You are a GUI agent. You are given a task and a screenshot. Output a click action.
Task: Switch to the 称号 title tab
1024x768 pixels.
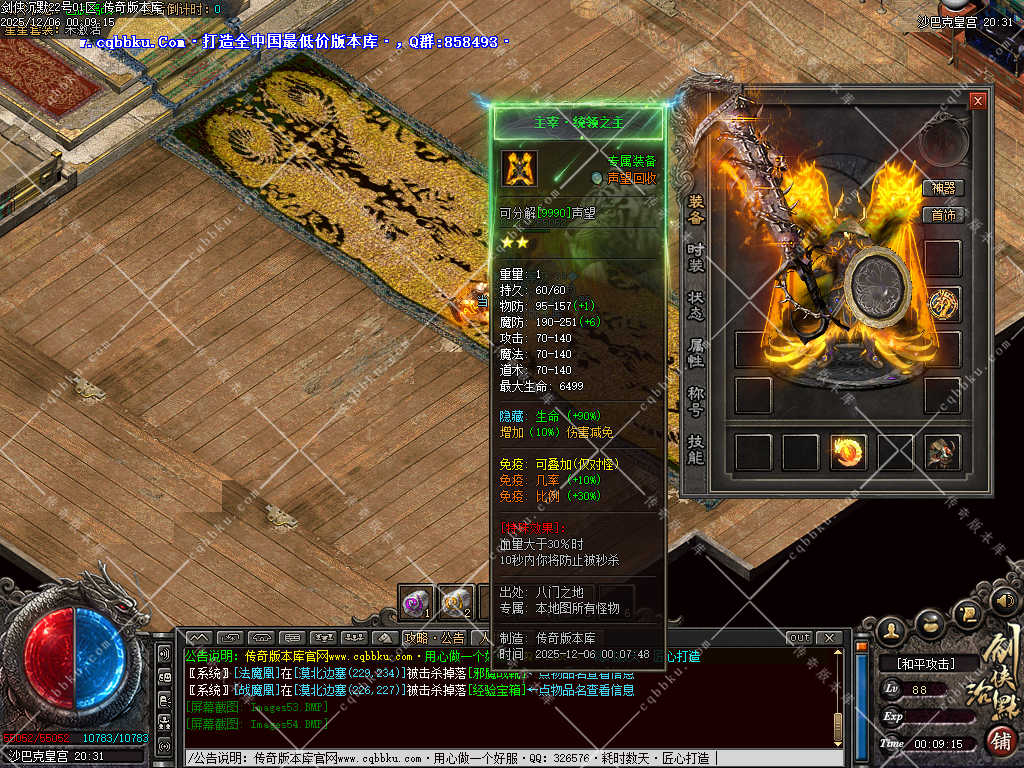pos(696,401)
